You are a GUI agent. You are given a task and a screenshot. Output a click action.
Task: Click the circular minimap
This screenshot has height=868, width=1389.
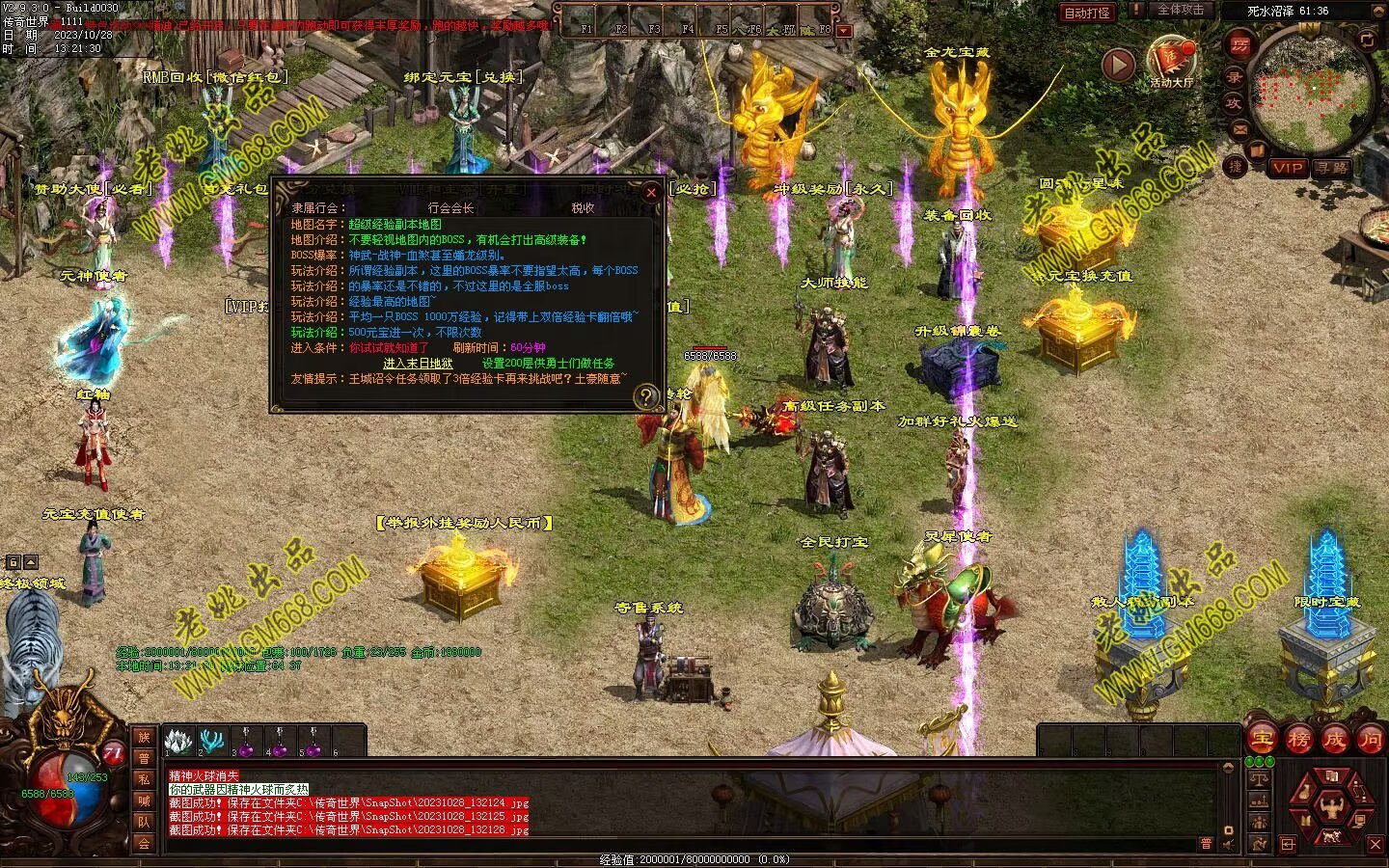point(1316,94)
